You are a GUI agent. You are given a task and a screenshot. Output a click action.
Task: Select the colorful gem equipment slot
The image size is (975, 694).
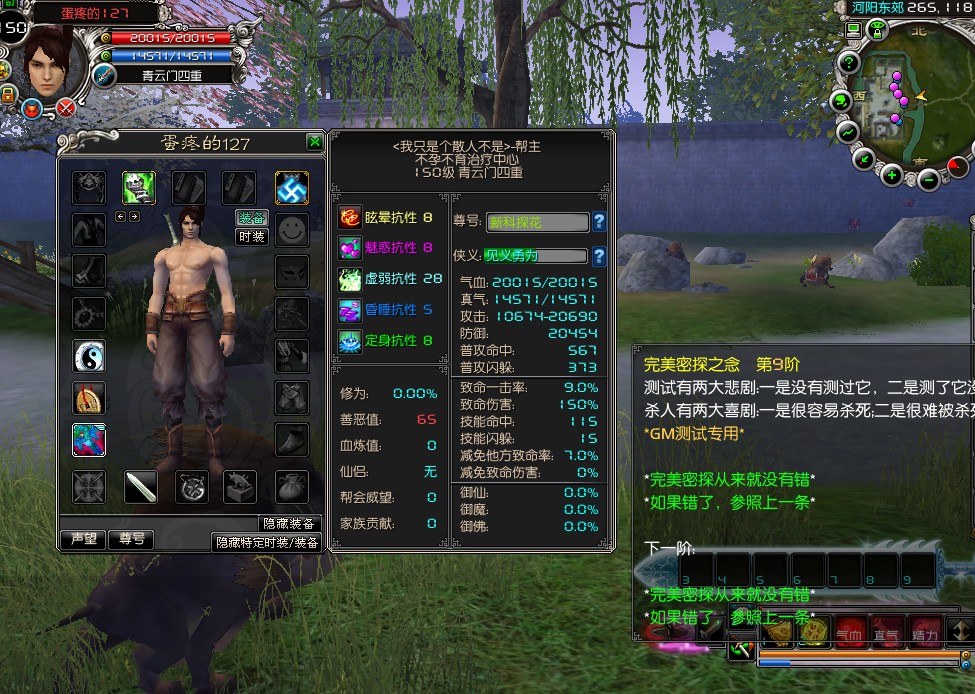tap(89, 439)
